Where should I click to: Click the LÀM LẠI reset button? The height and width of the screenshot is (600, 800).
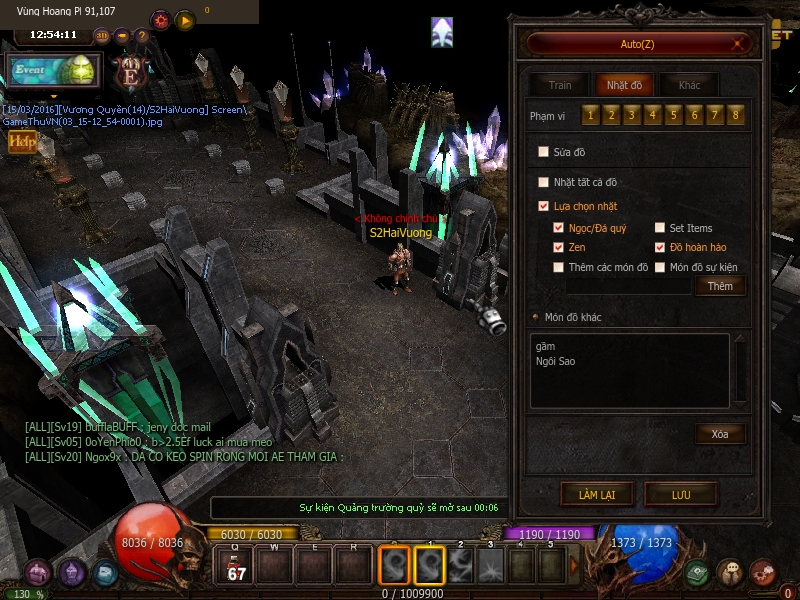coord(595,494)
